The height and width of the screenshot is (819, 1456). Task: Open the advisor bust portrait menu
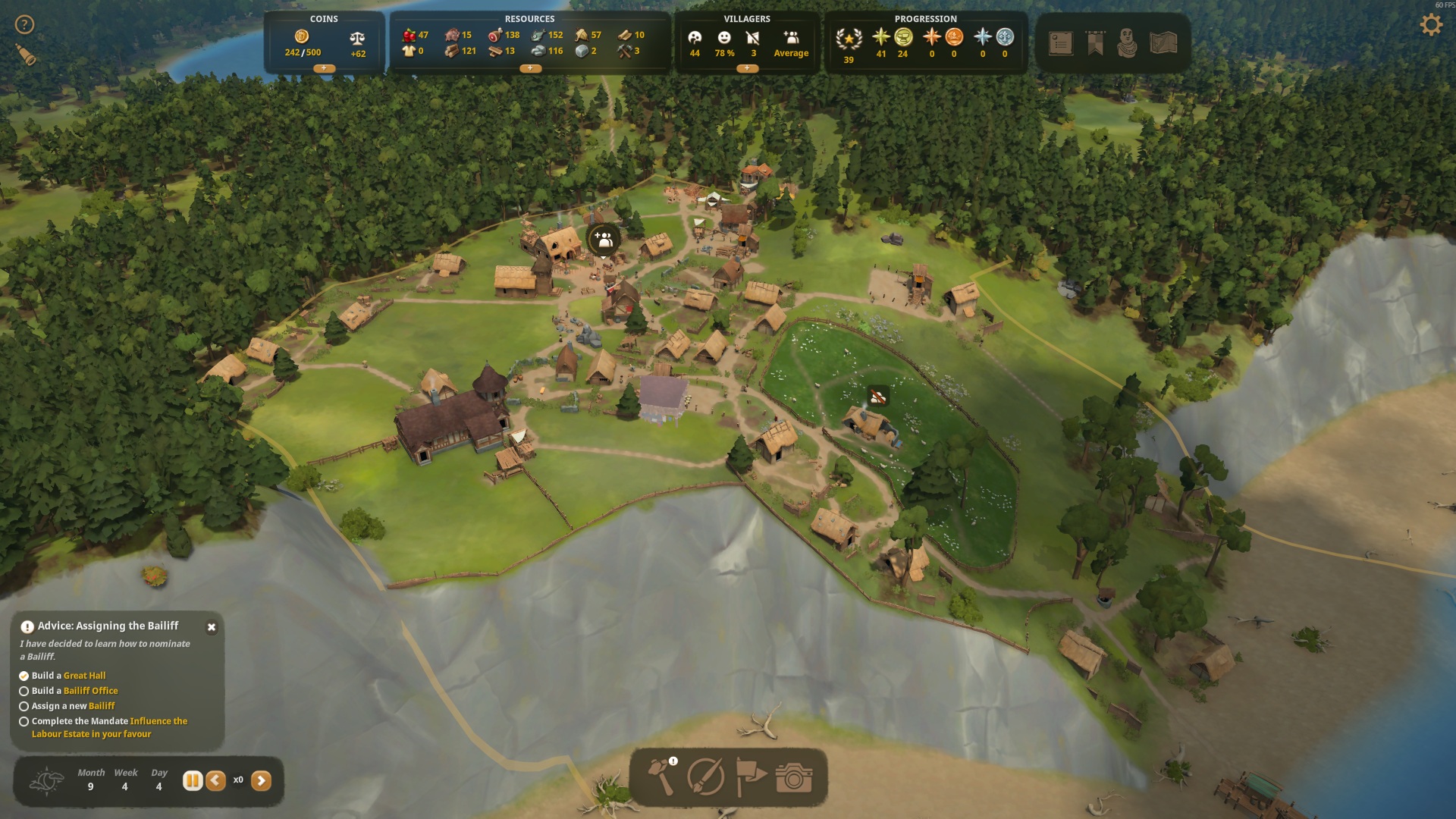[1128, 43]
